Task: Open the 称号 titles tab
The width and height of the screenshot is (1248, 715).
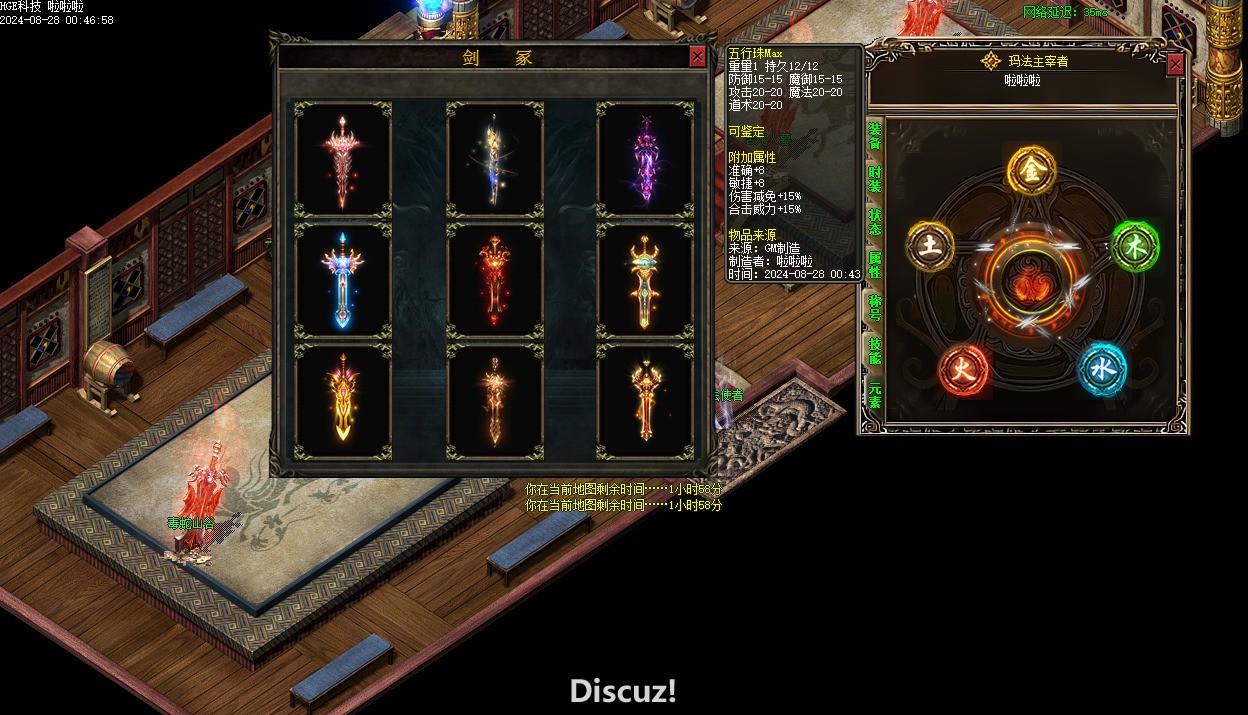Action: [875, 307]
